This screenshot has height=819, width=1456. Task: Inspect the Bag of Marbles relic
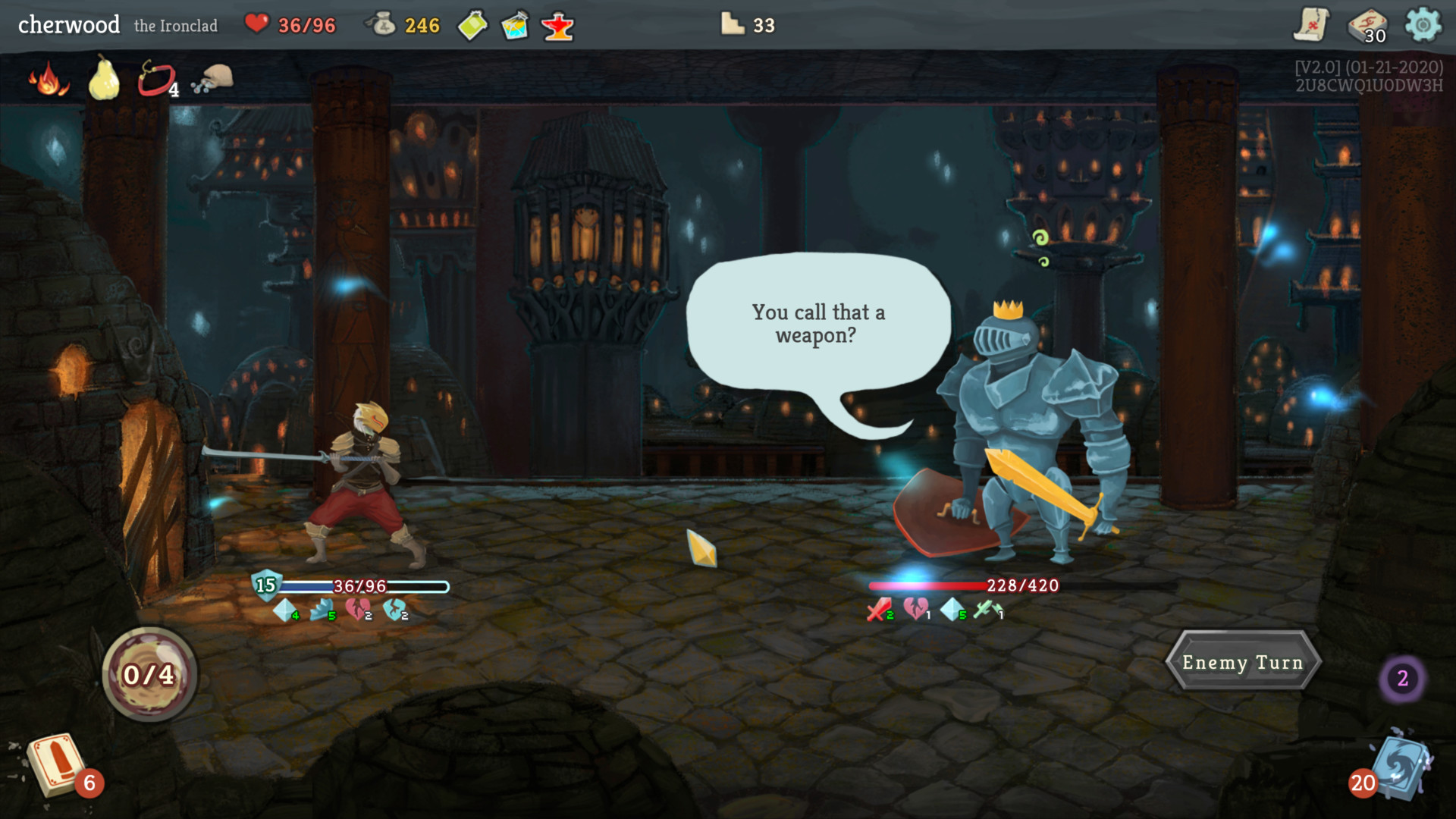pyautogui.click(x=212, y=79)
